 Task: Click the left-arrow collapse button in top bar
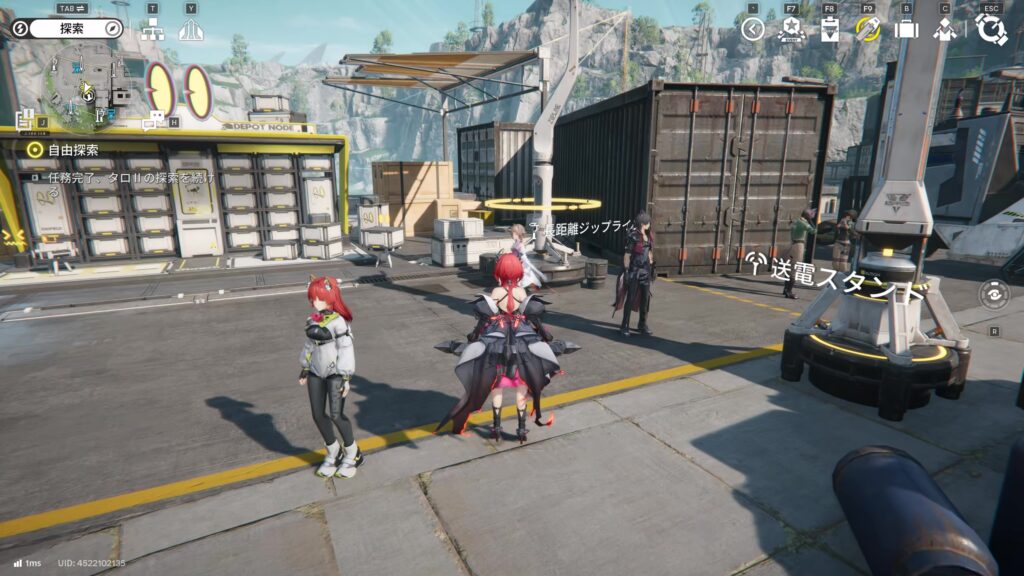click(x=753, y=29)
